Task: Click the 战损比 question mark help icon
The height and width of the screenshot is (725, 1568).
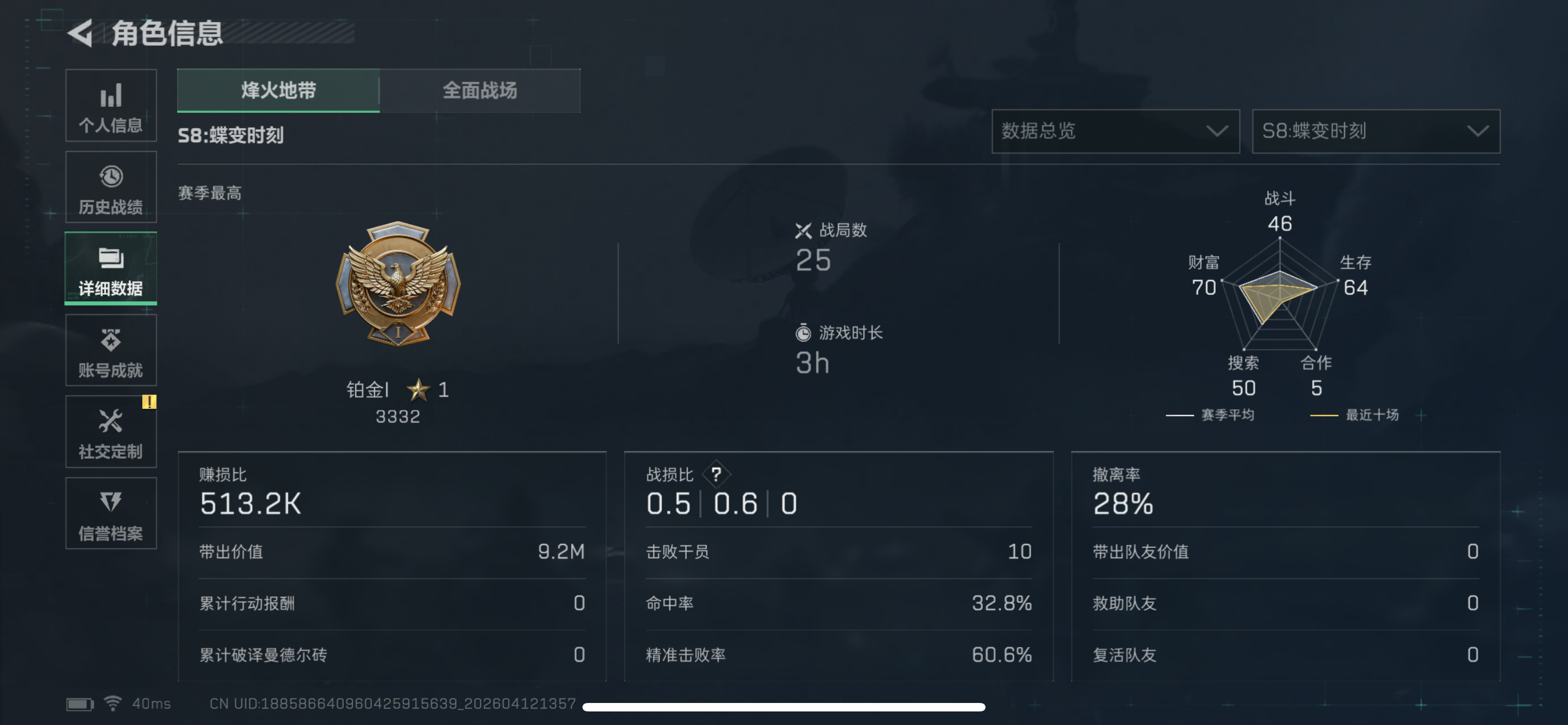Action: (x=717, y=475)
